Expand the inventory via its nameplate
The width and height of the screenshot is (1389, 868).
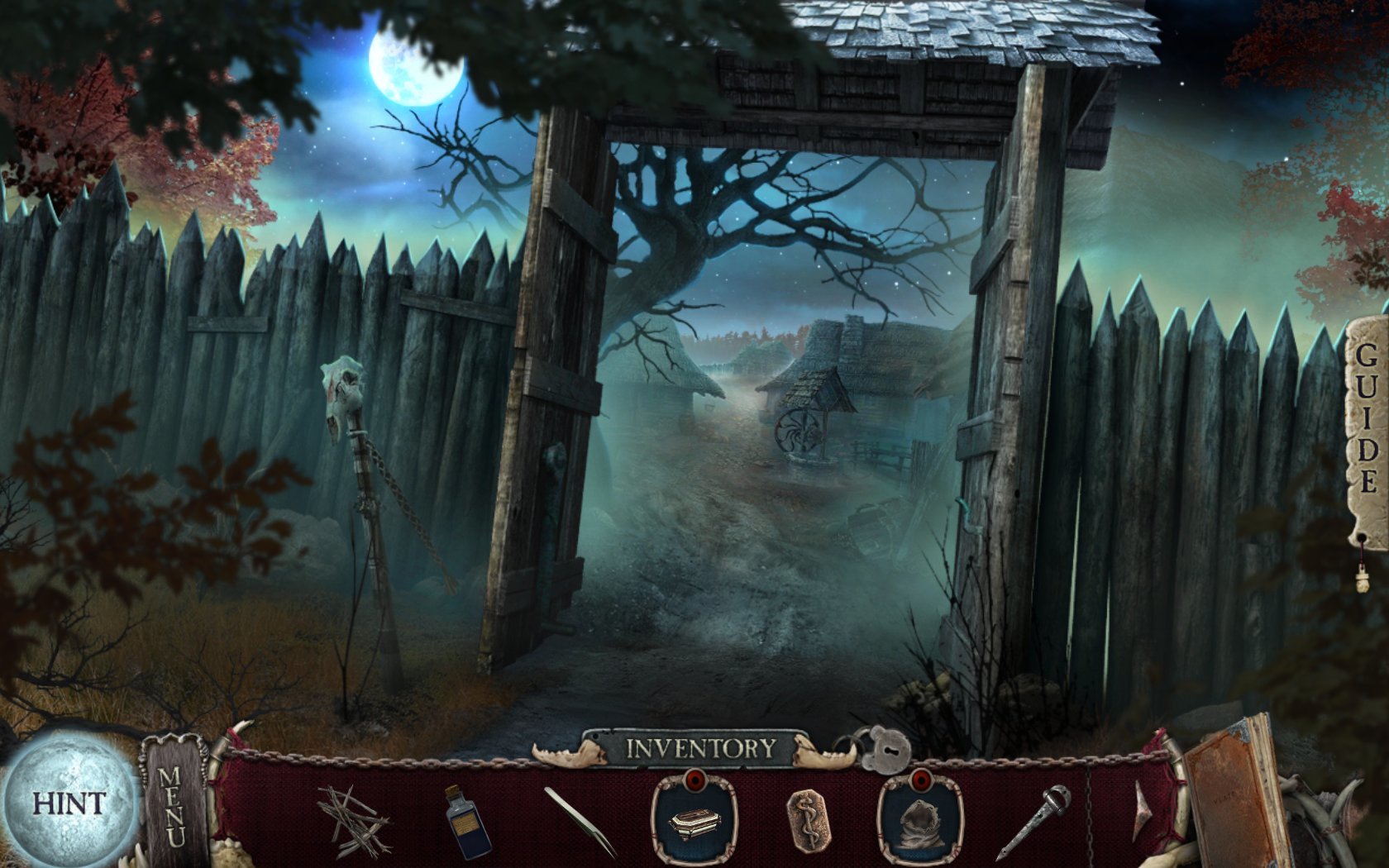click(699, 746)
